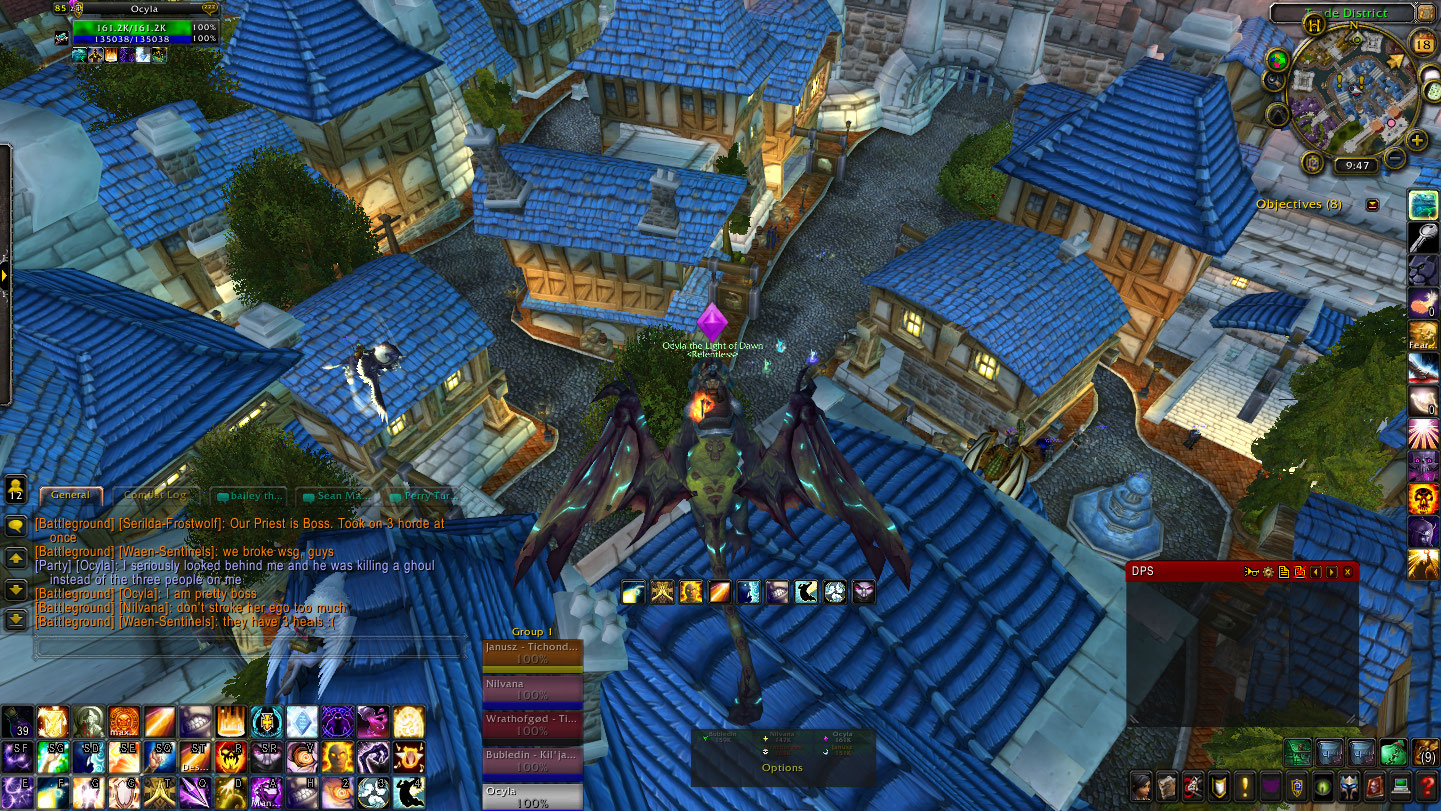Jump chat to the bottom

coord(16,620)
